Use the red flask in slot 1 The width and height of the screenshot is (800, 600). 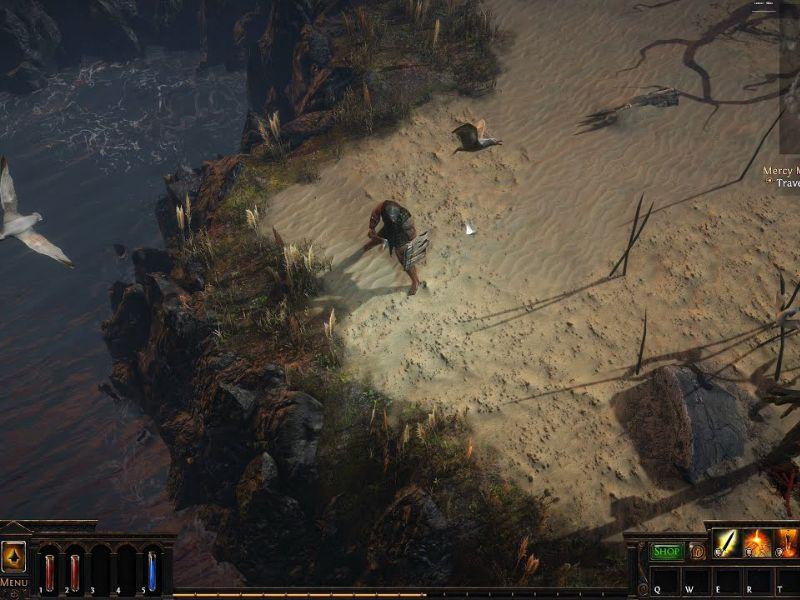[49, 571]
